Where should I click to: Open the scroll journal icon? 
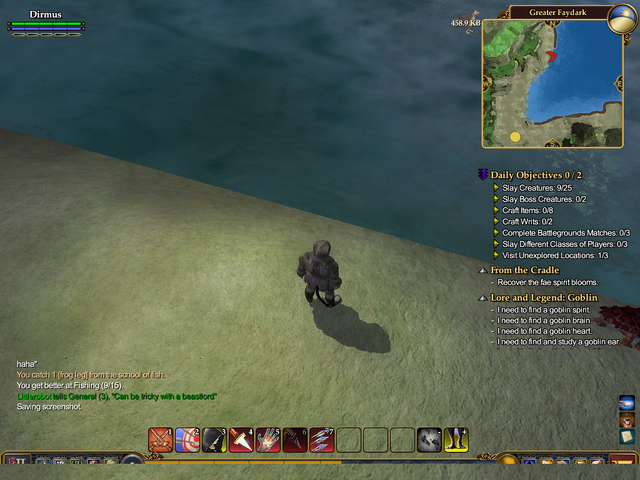tap(627, 437)
